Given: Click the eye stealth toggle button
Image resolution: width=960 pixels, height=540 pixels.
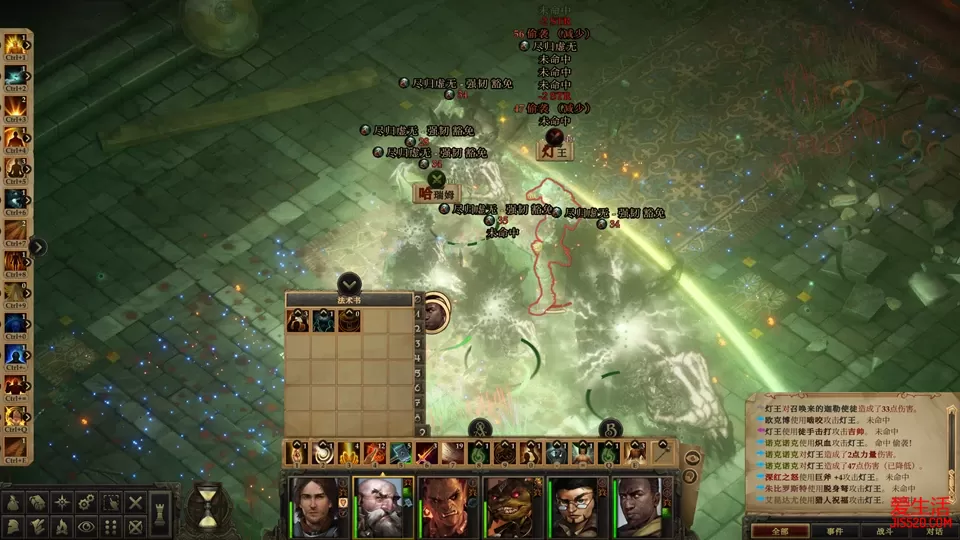Looking at the screenshot, I should coord(87,525).
